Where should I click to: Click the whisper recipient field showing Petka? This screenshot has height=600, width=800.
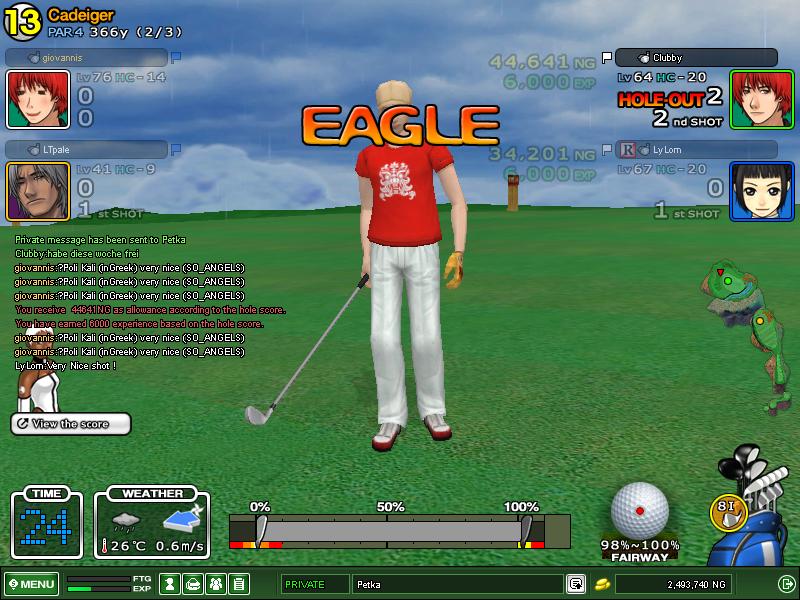tap(458, 584)
